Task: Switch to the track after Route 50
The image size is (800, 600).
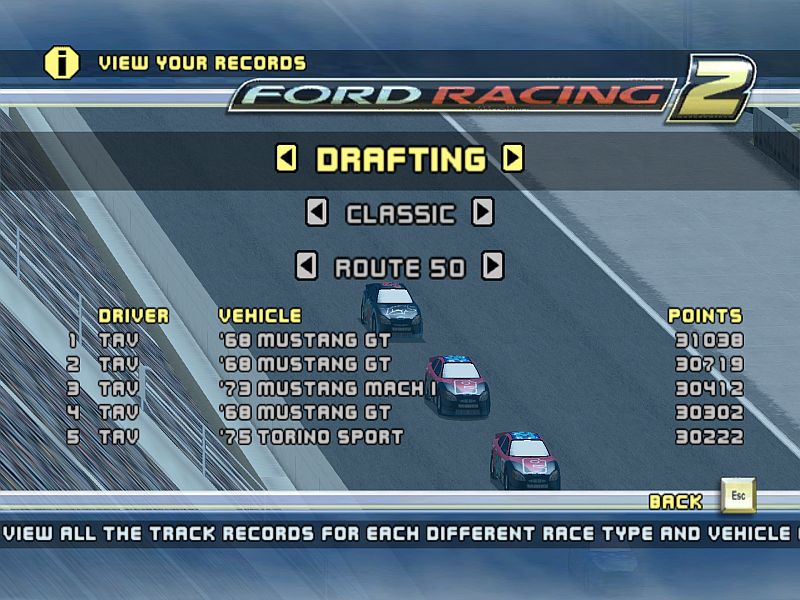Action: (x=492, y=266)
